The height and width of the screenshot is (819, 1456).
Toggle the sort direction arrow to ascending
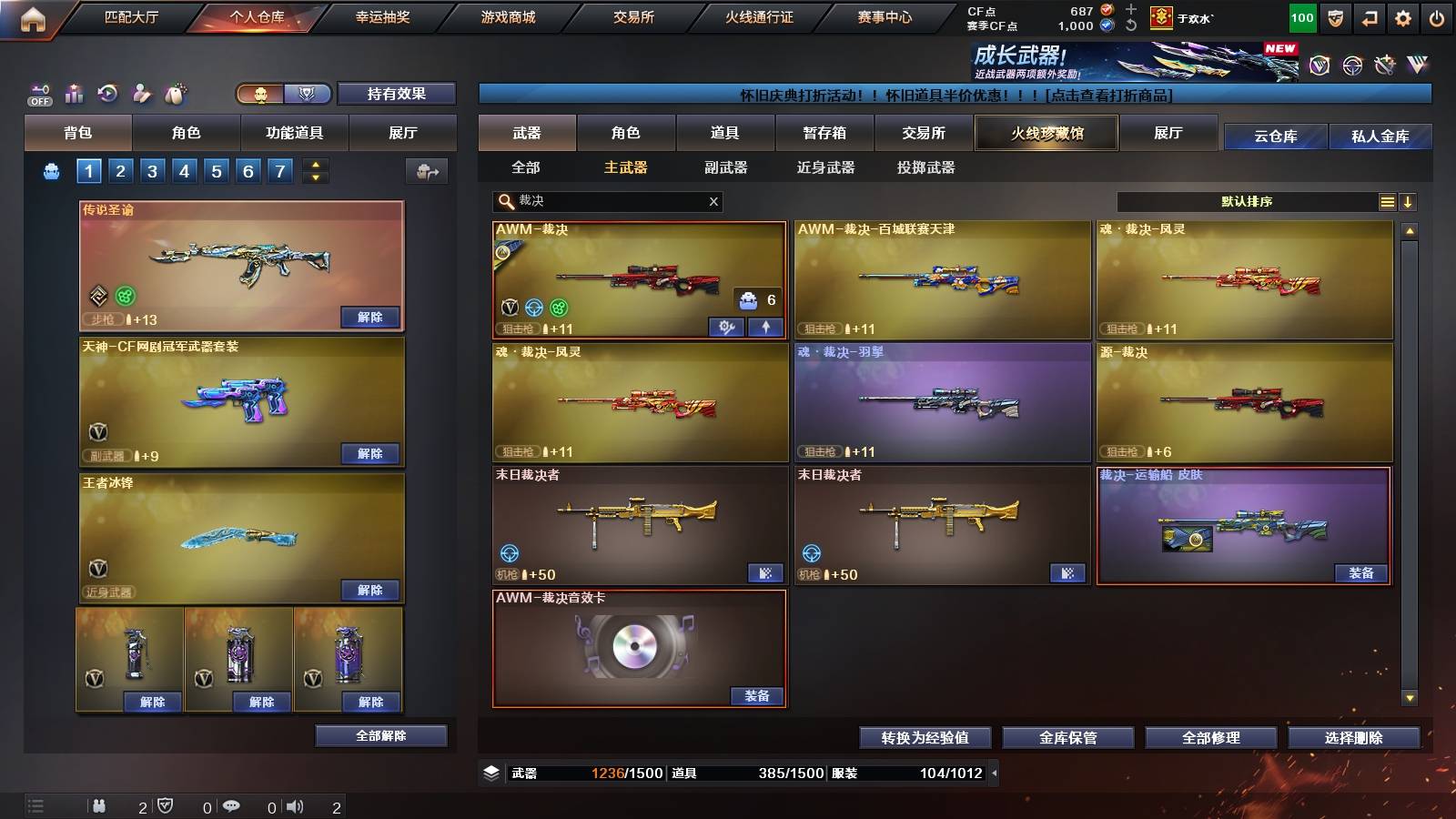(x=1408, y=202)
